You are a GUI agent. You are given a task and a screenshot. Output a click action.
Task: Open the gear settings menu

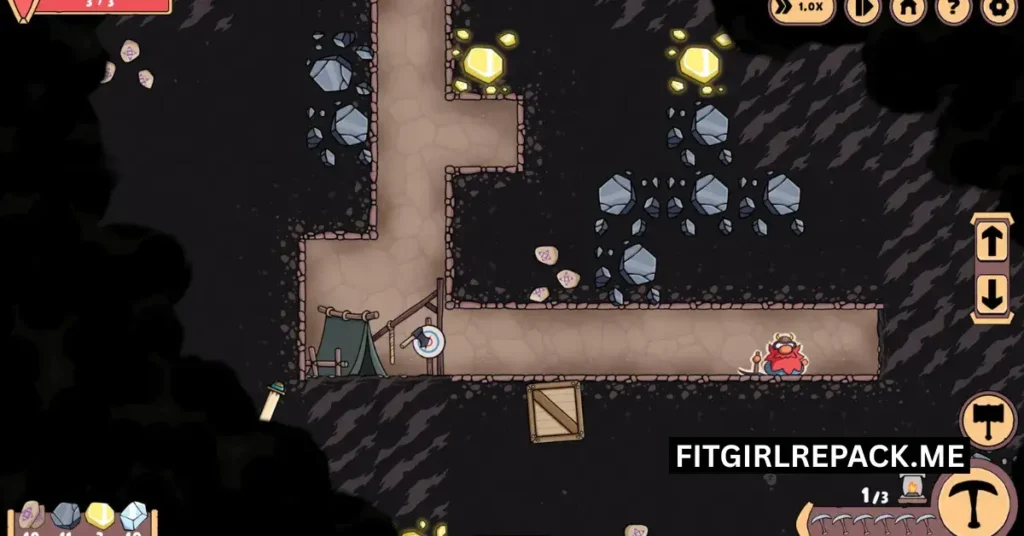pyautogui.click(x=997, y=9)
